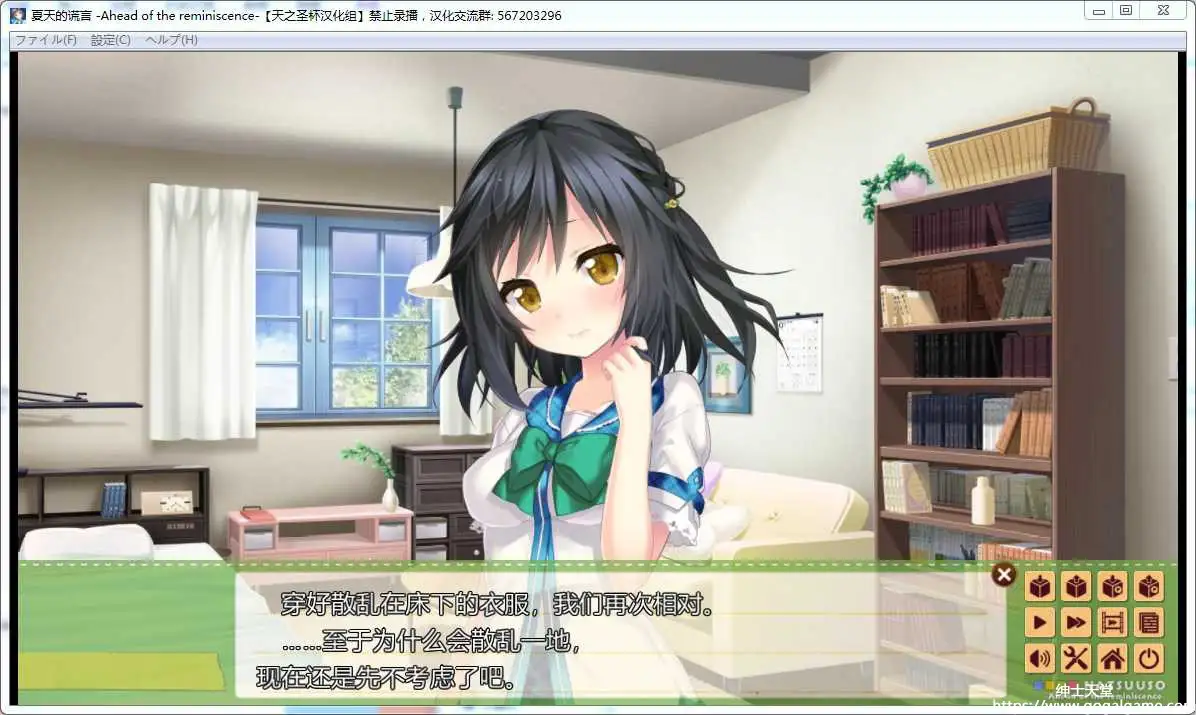Start auto-play with the single triangle button
The height and width of the screenshot is (715, 1196).
click(1040, 623)
